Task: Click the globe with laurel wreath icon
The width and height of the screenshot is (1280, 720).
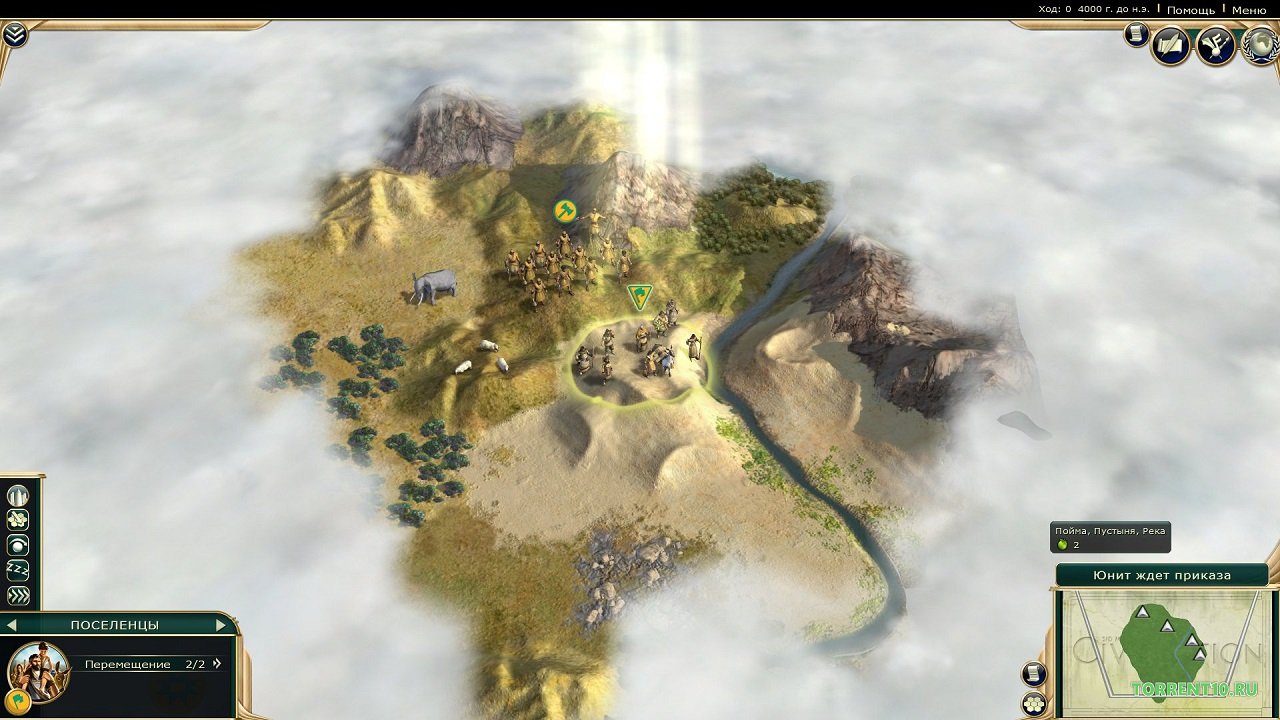Action: click(x=1261, y=46)
